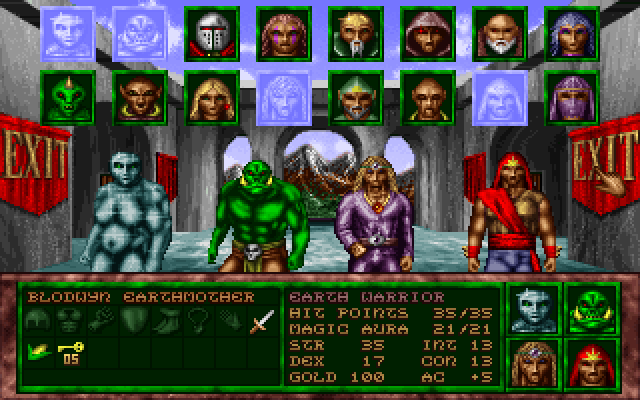Pick the knight with the red-plumed helmet
The width and height of the screenshot is (640, 400).
[211, 32]
